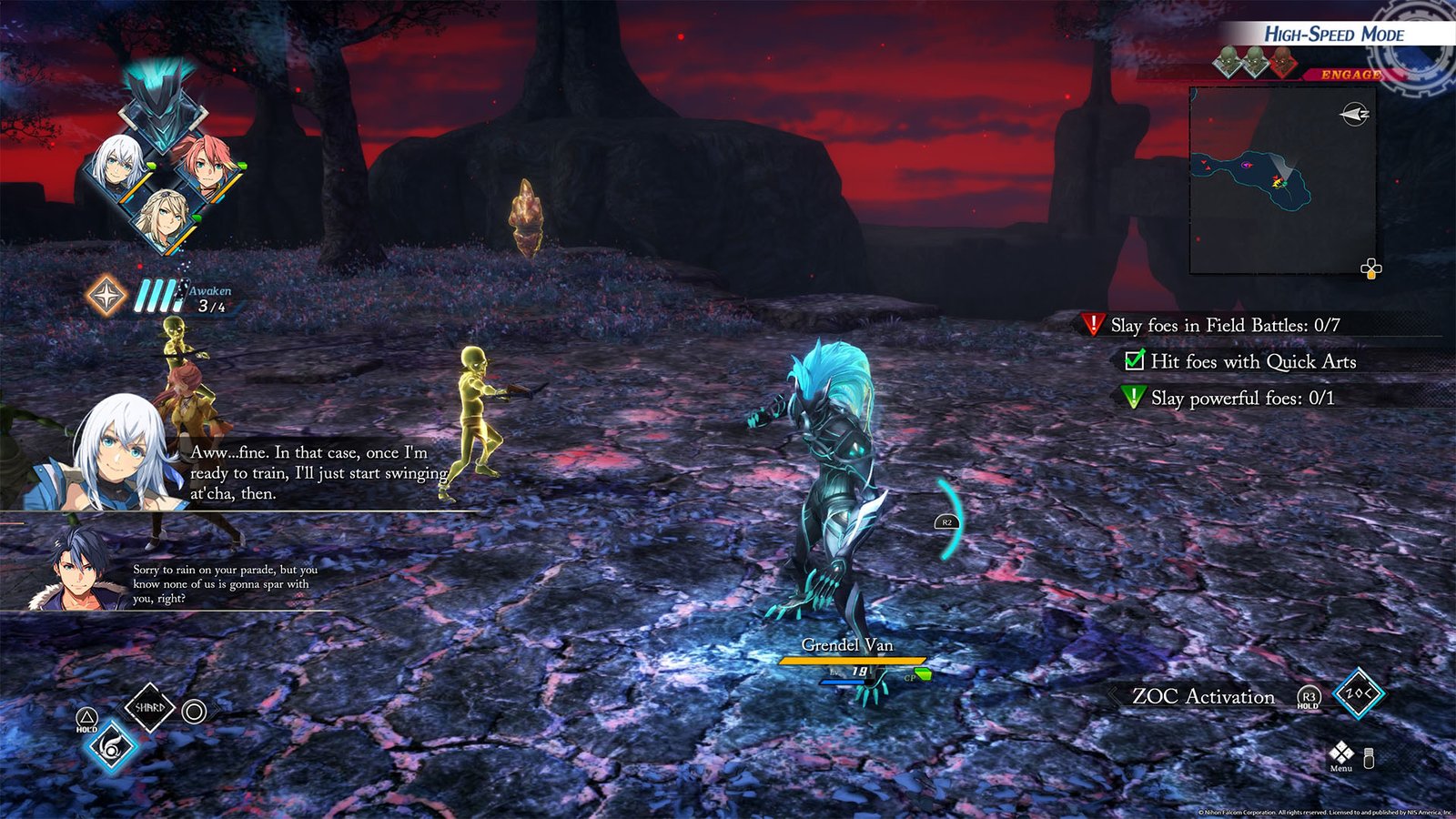This screenshot has height=819, width=1456.
Task: Open the Menu d-pad option
Action: (1341, 753)
